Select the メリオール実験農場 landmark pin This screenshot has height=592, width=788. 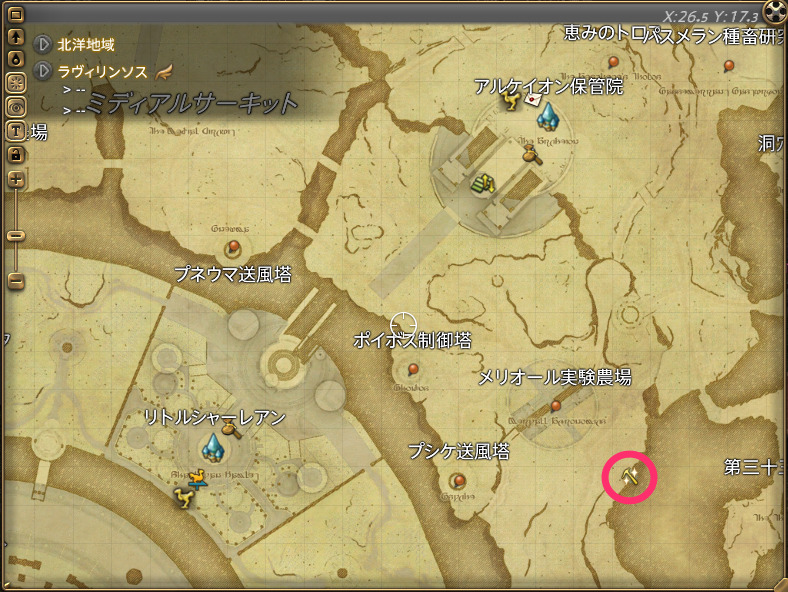point(556,406)
